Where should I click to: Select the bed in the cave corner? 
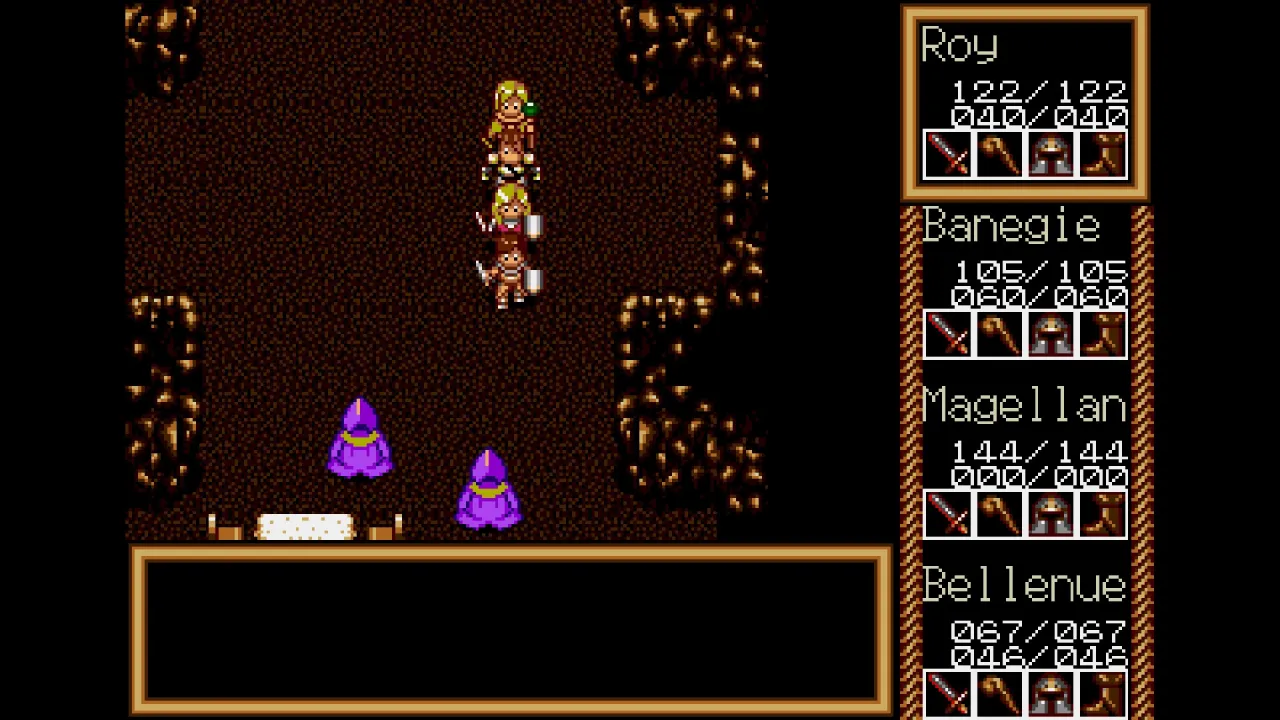click(305, 525)
